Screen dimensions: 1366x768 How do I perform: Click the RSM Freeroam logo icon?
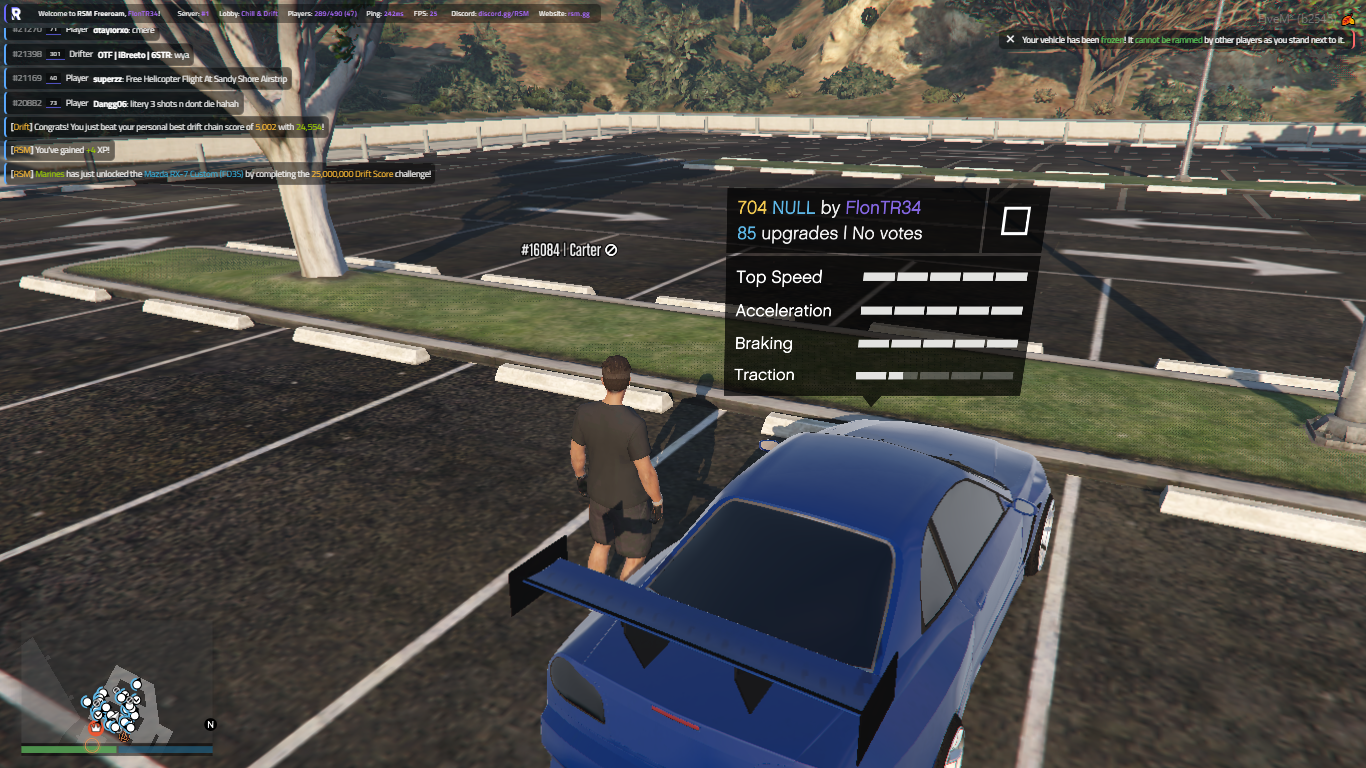tap(15, 12)
